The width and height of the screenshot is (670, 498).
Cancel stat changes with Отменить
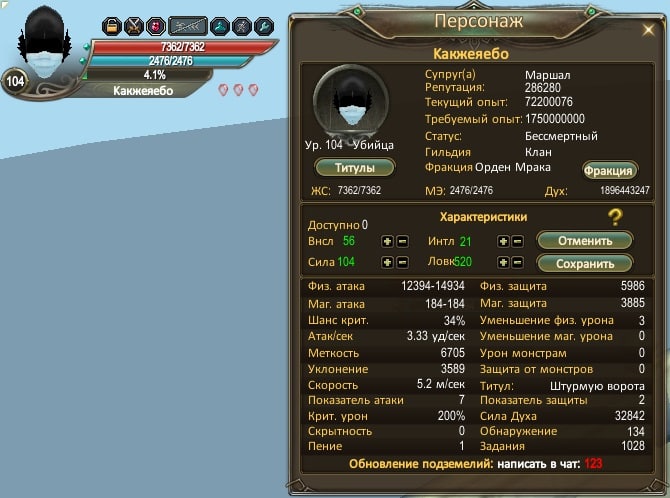pyautogui.click(x=585, y=241)
